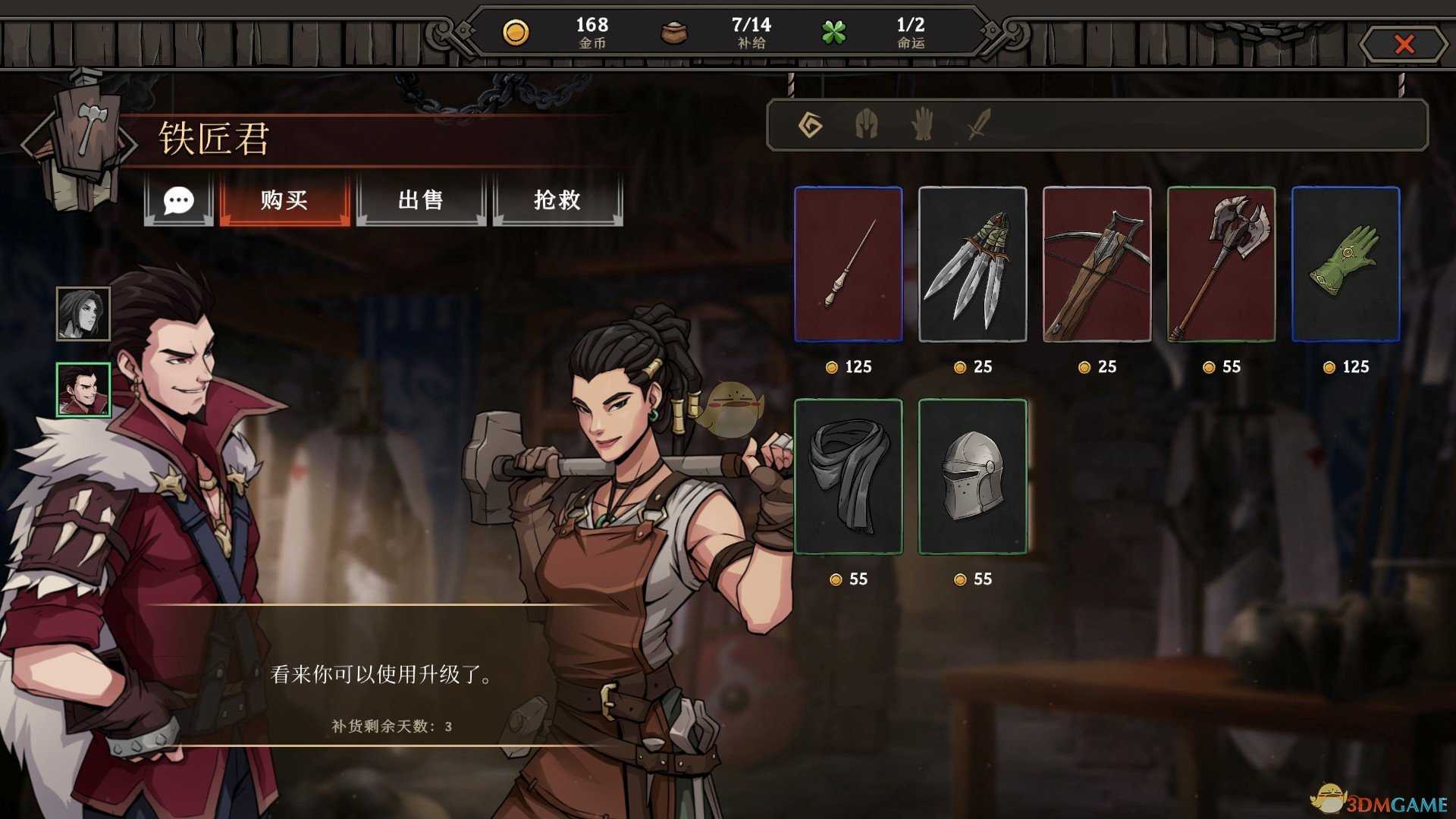The image size is (1456, 819).
Task: Pick the steel helmet costing 55 gold
Action: coord(972,478)
